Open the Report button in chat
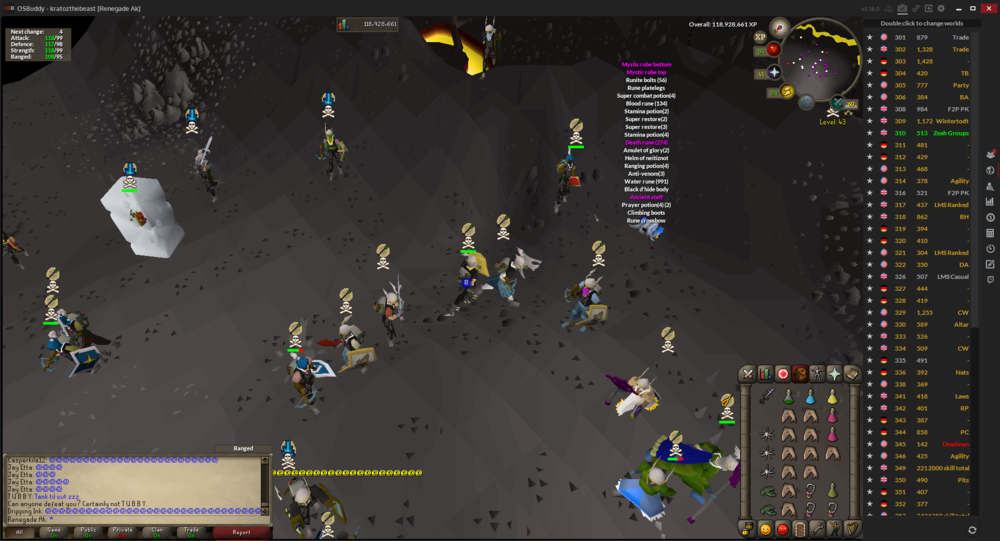 point(241,532)
